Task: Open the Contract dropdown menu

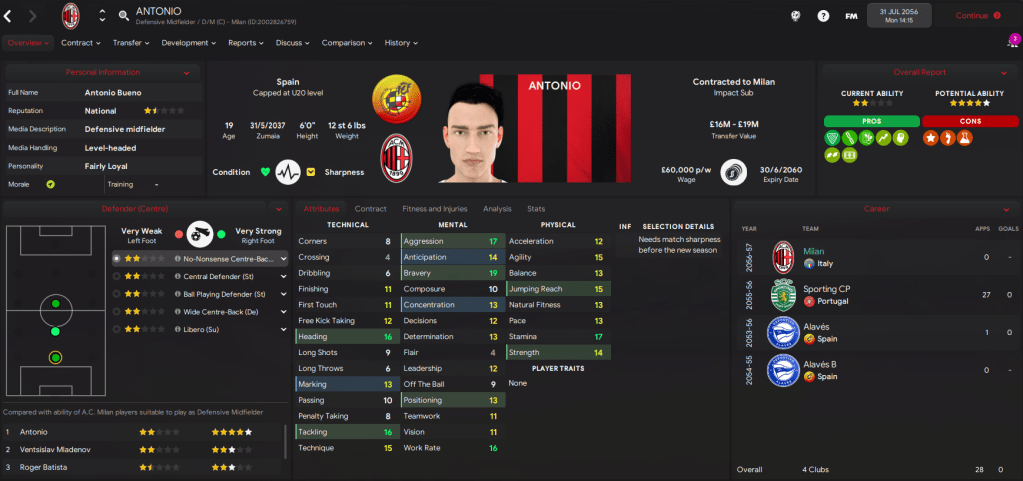Action: click(80, 43)
